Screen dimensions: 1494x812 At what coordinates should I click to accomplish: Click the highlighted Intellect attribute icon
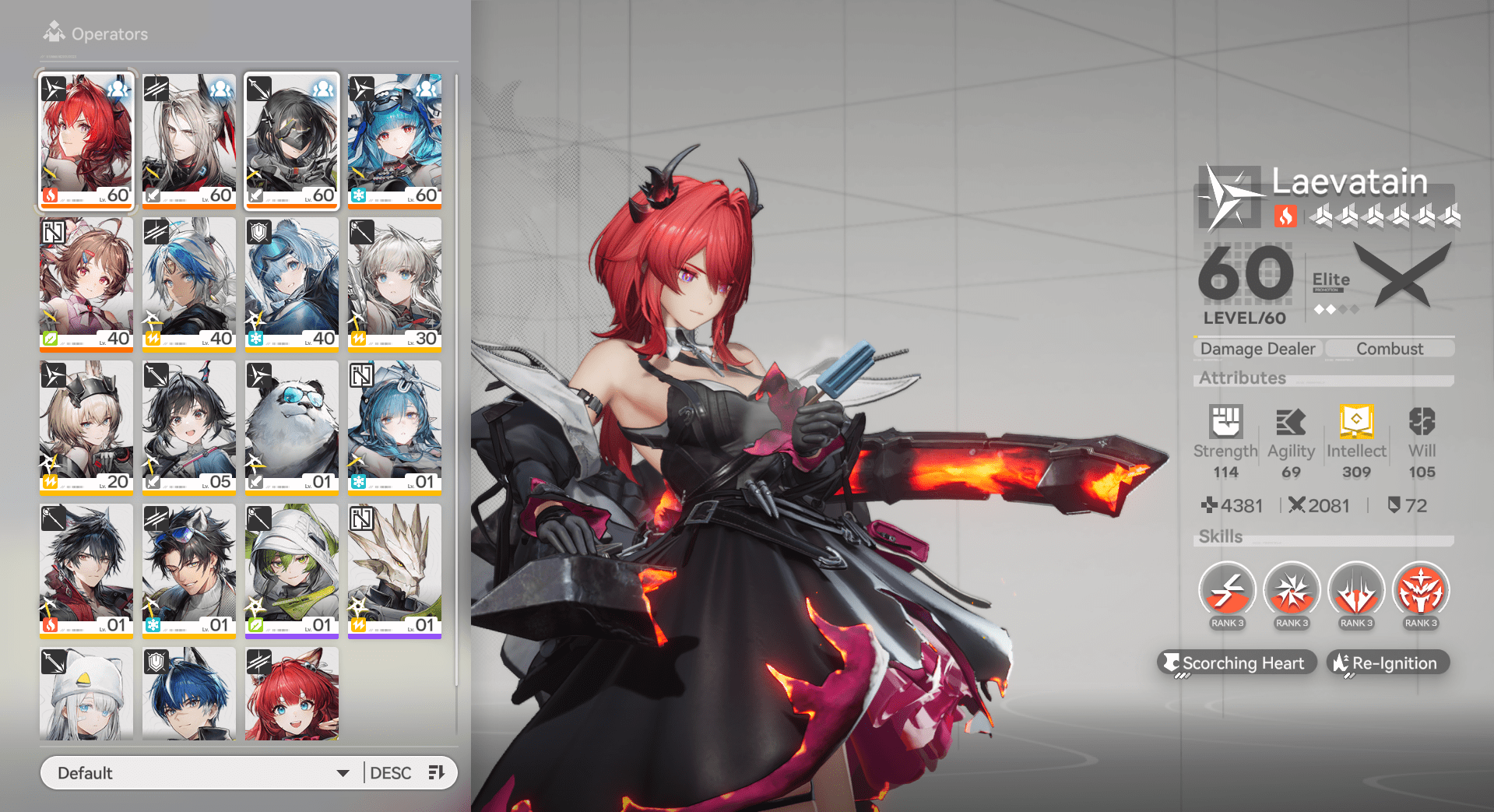click(x=1356, y=420)
